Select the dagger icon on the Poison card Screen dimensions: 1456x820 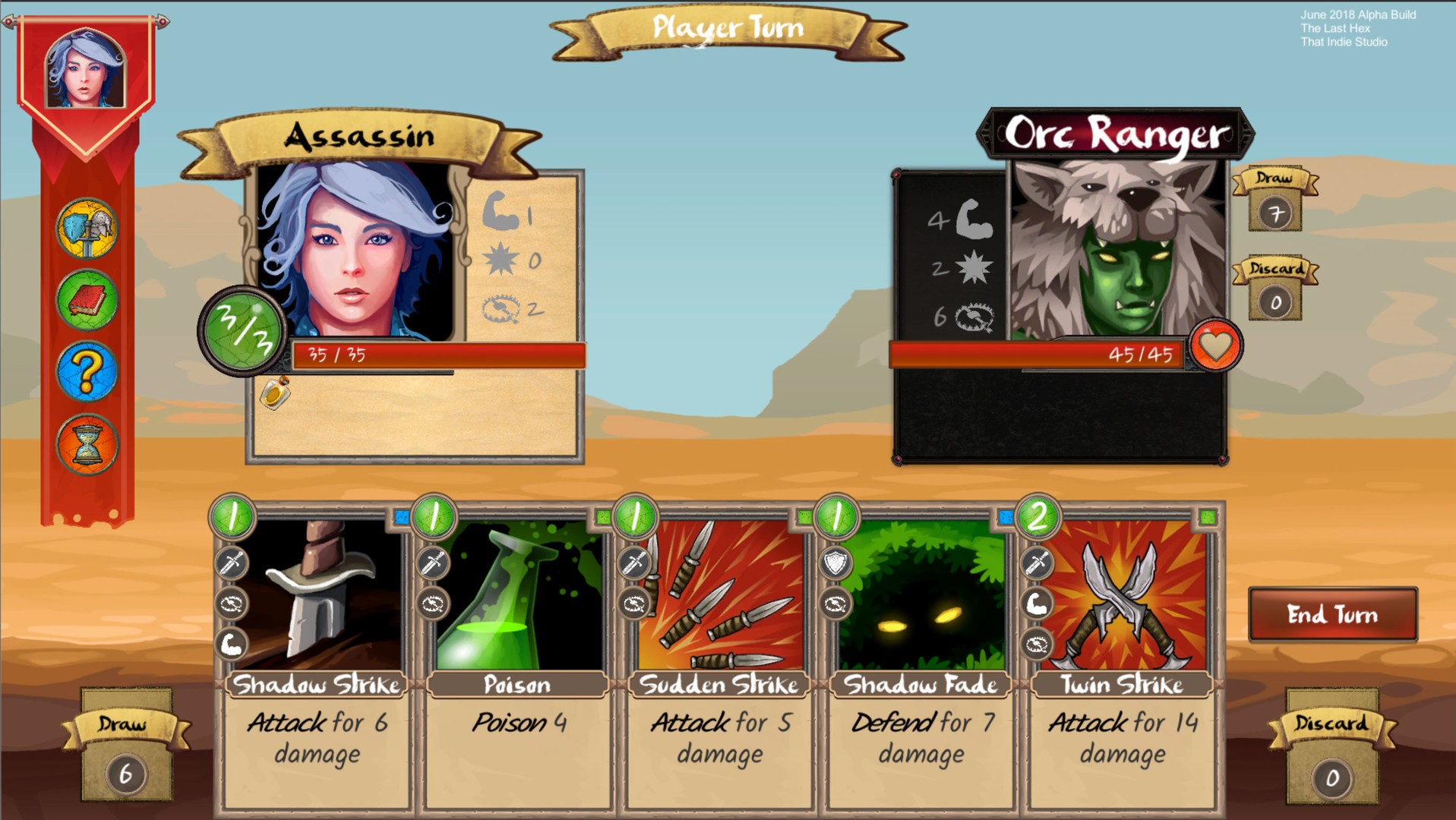432,563
